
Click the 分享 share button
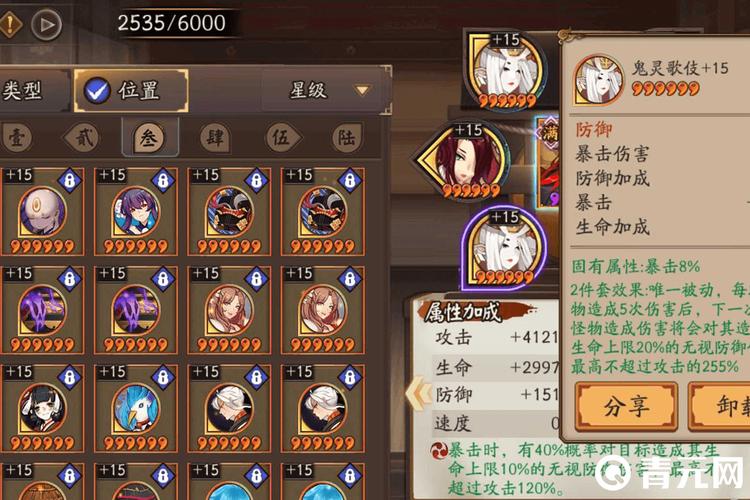pos(627,407)
